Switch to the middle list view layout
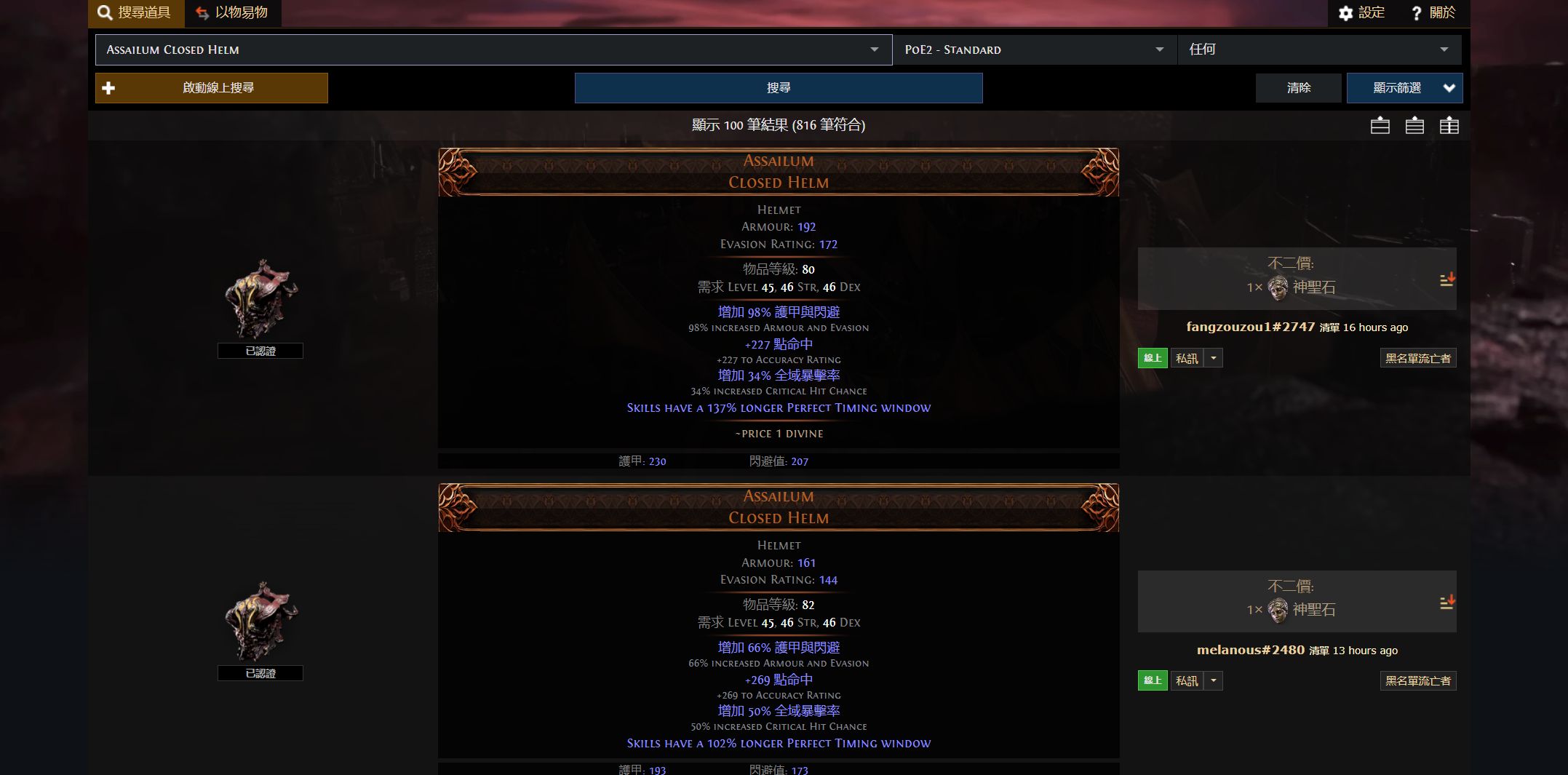1568x775 pixels. (1414, 125)
